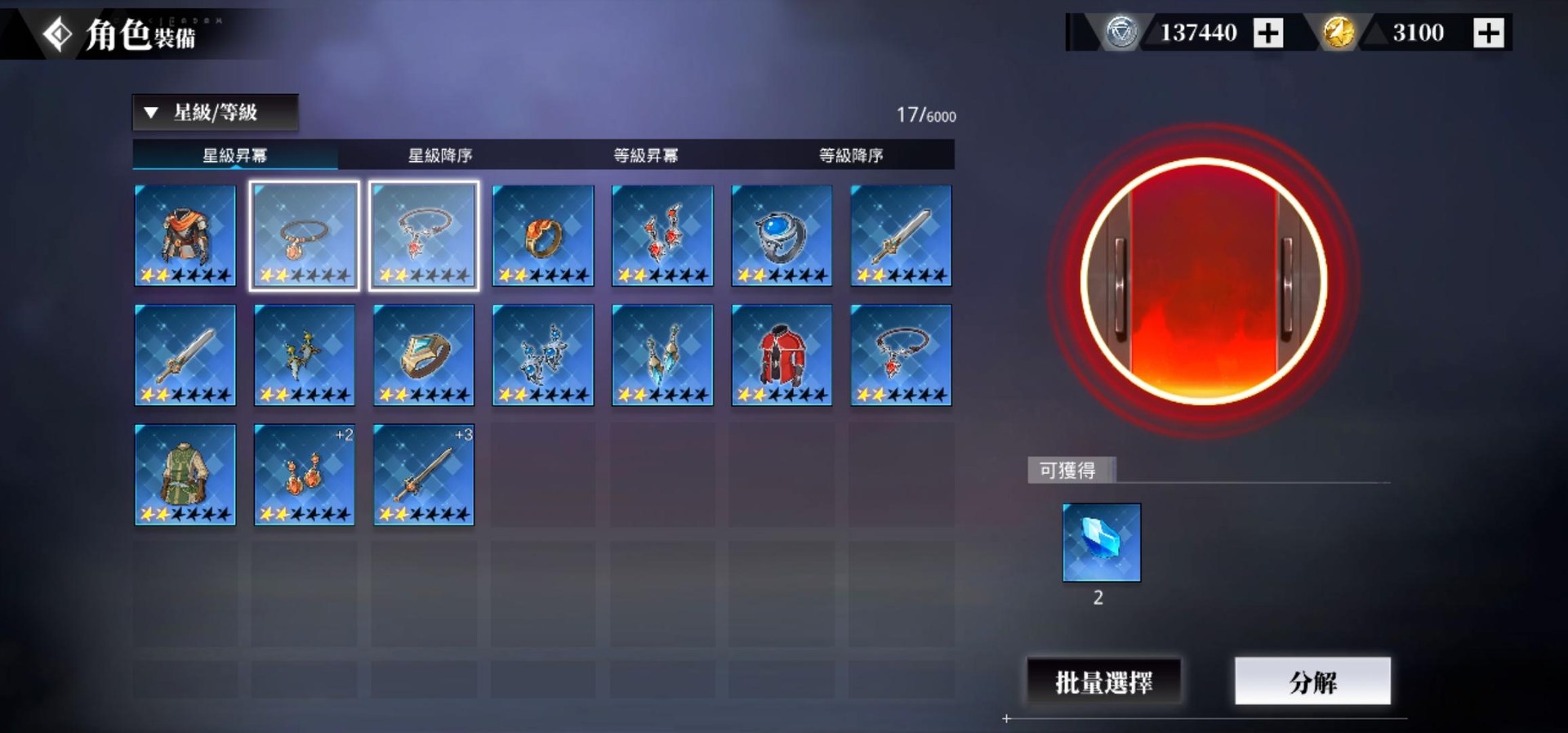The width and height of the screenshot is (1568, 733).
Task: Tap the back arrow beside 角色裝備 title
Action: click(x=56, y=34)
